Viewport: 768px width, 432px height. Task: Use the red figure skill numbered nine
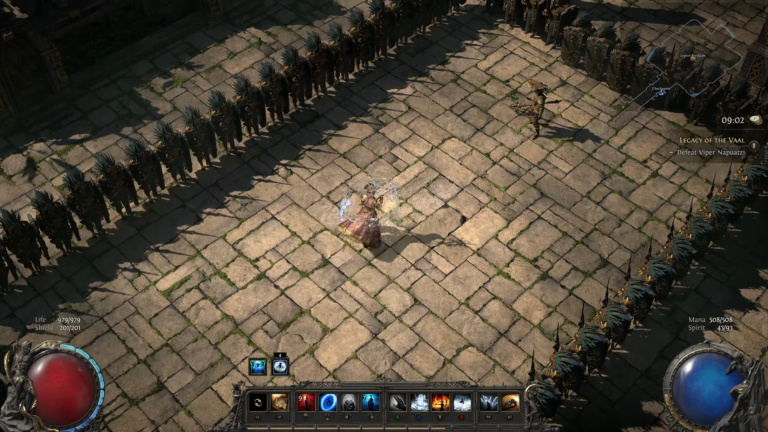(x=306, y=402)
